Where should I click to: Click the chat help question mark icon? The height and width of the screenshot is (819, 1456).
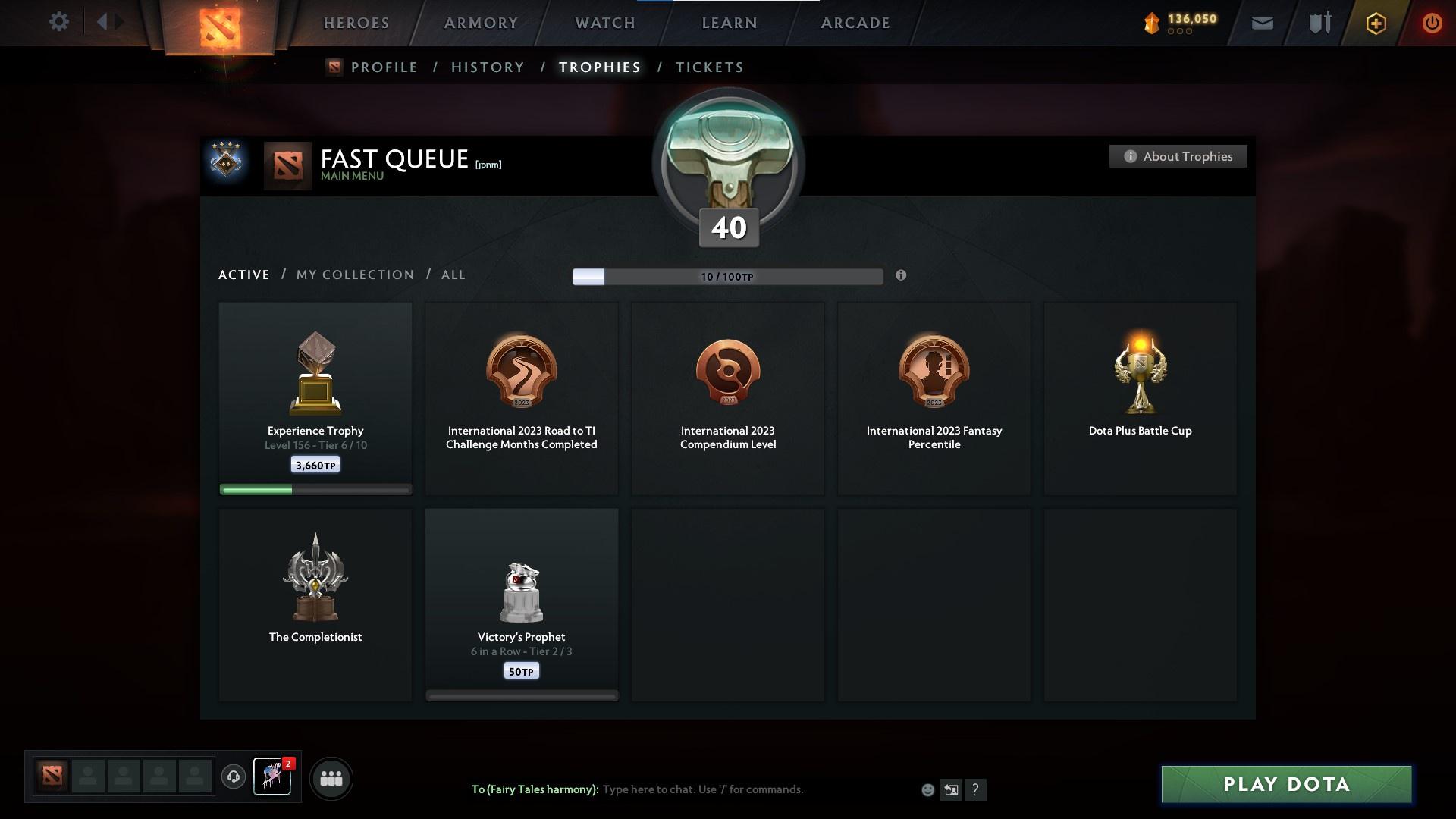click(x=977, y=789)
